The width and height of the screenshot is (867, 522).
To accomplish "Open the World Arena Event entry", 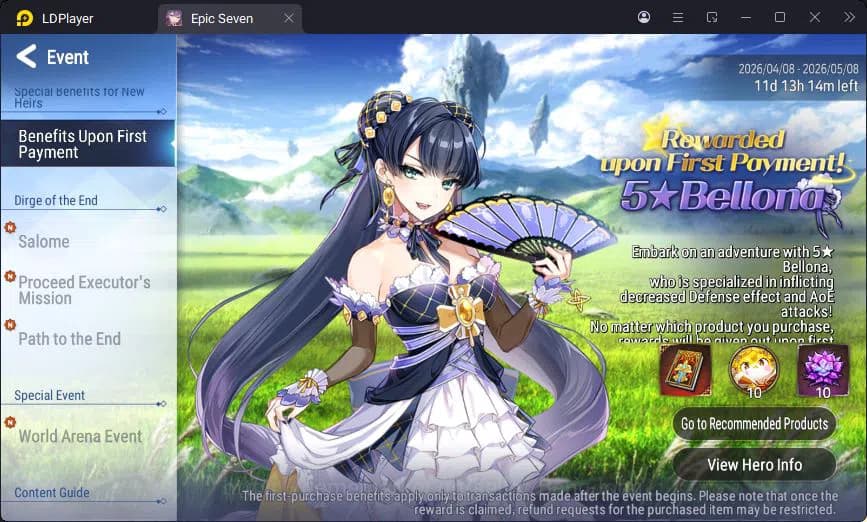I will tap(80, 436).
